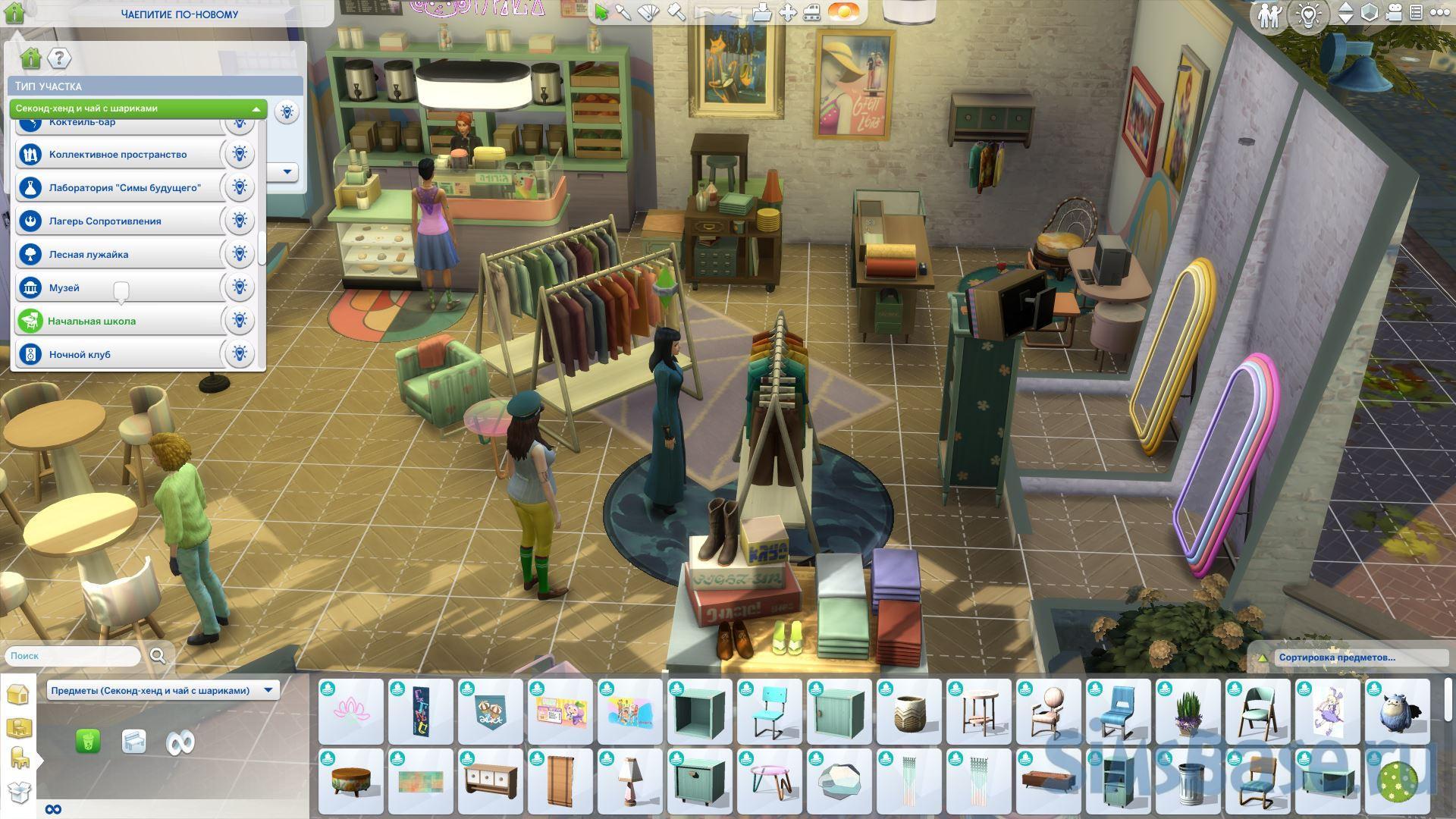The width and height of the screenshot is (1456, 819).
Task: Click the green arrow select tool
Action: pyautogui.click(x=601, y=13)
